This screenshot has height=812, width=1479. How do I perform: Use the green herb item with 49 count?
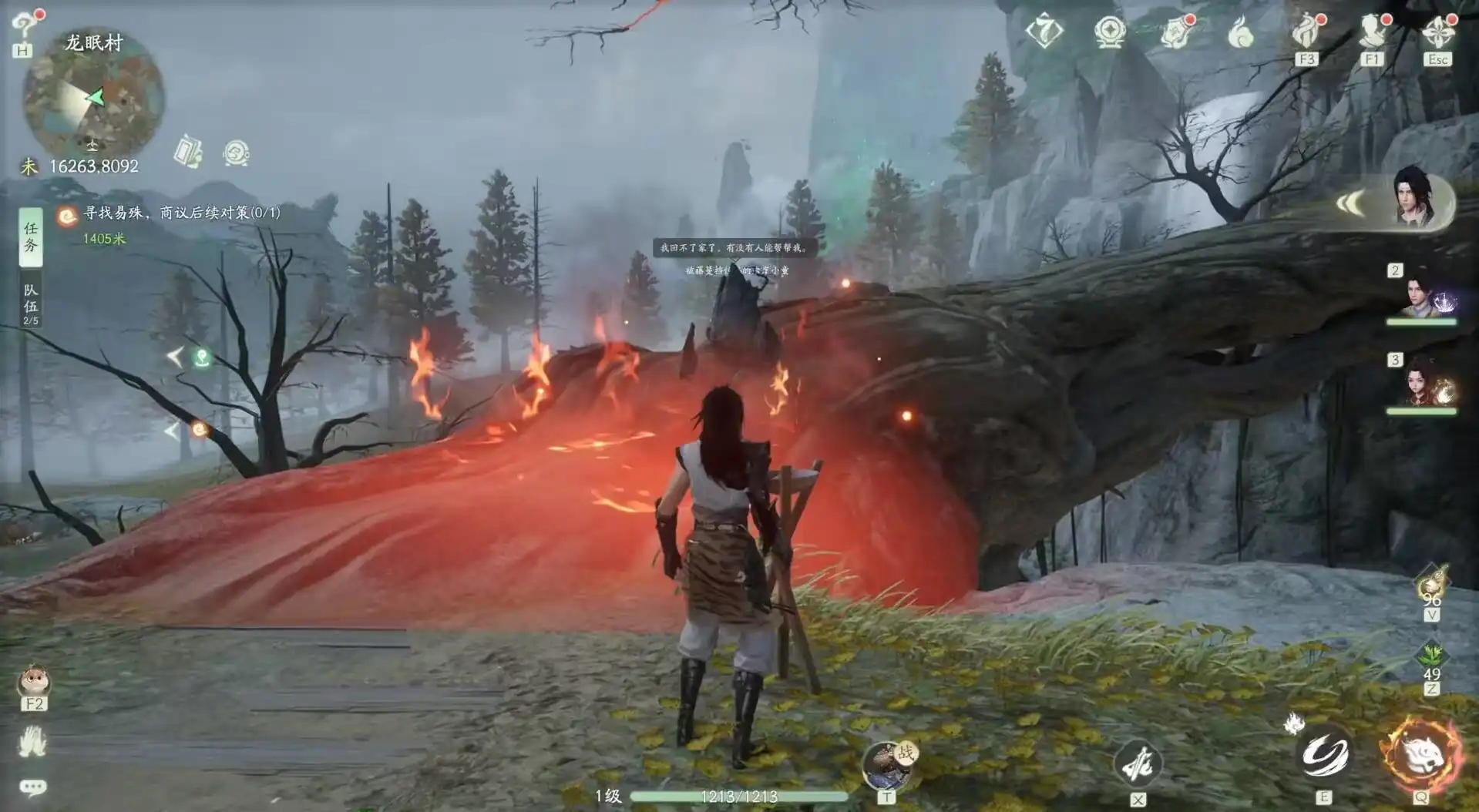coord(1432,659)
